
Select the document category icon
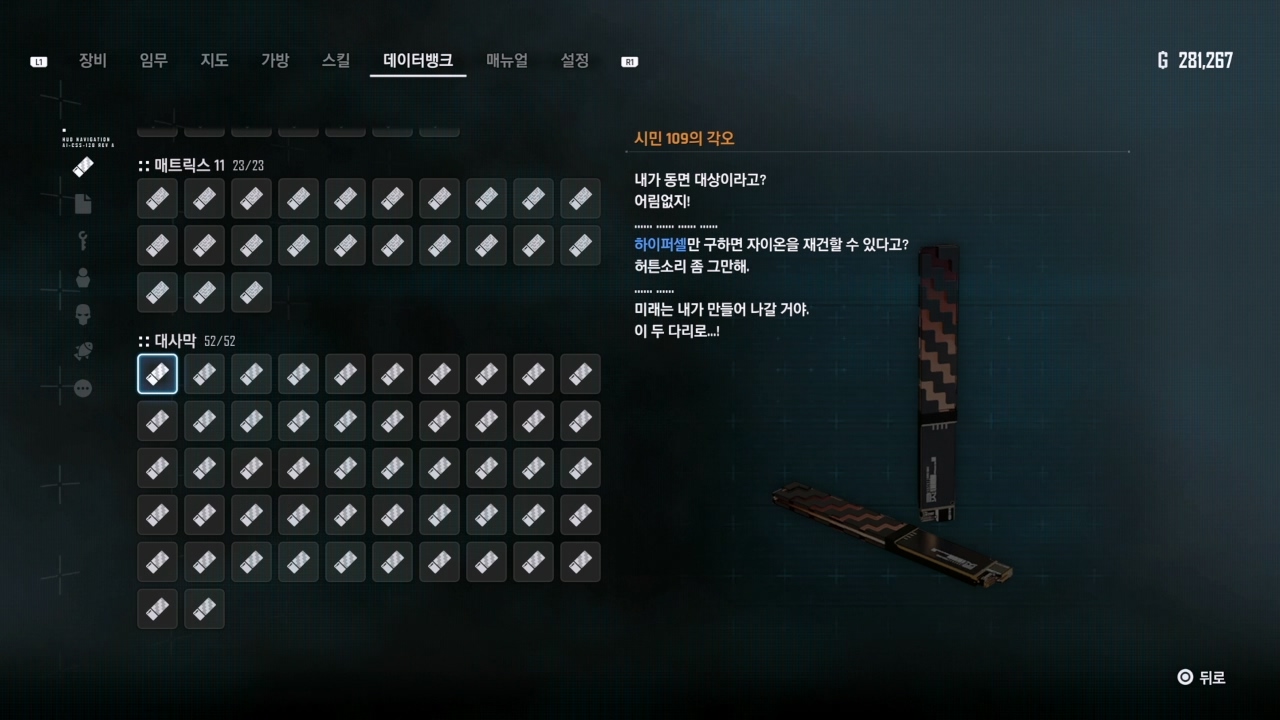click(83, 204)
